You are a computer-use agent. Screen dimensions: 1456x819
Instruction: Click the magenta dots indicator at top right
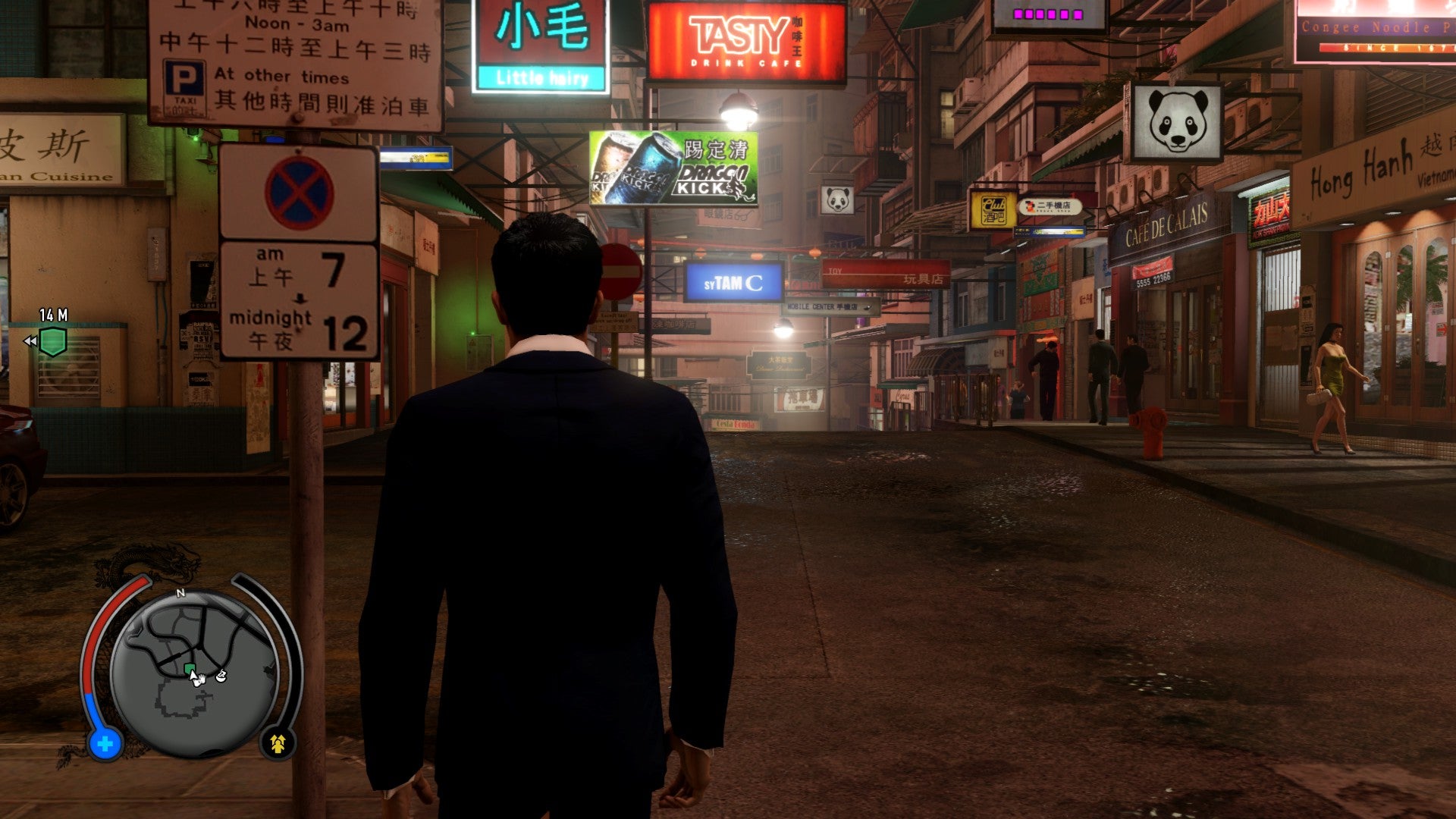point(1048,14)
